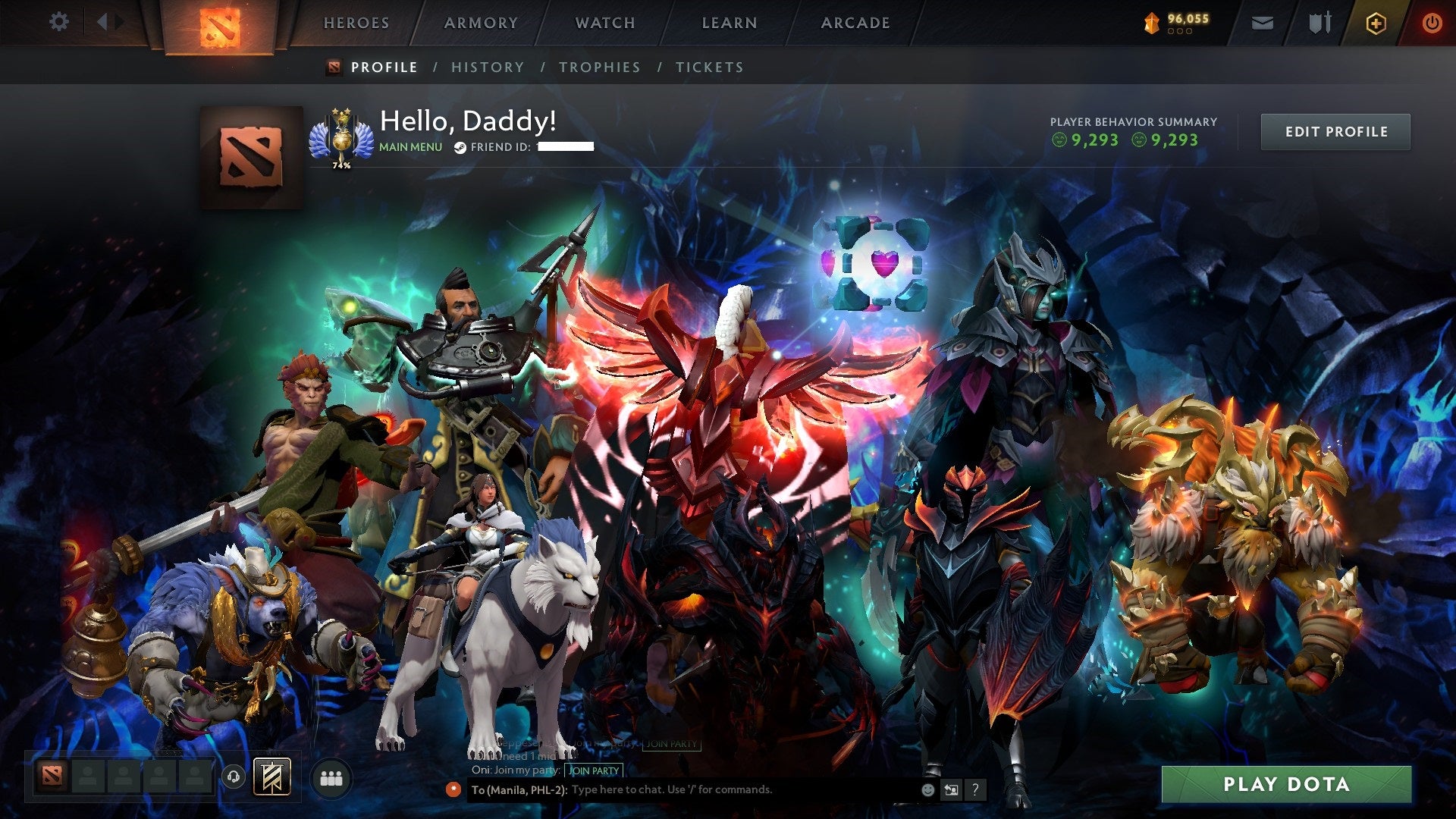Image resolution: width=1456 pixels, height=819 pixels.
Task: Click the power button to exit Dota
Action: 1432,23
